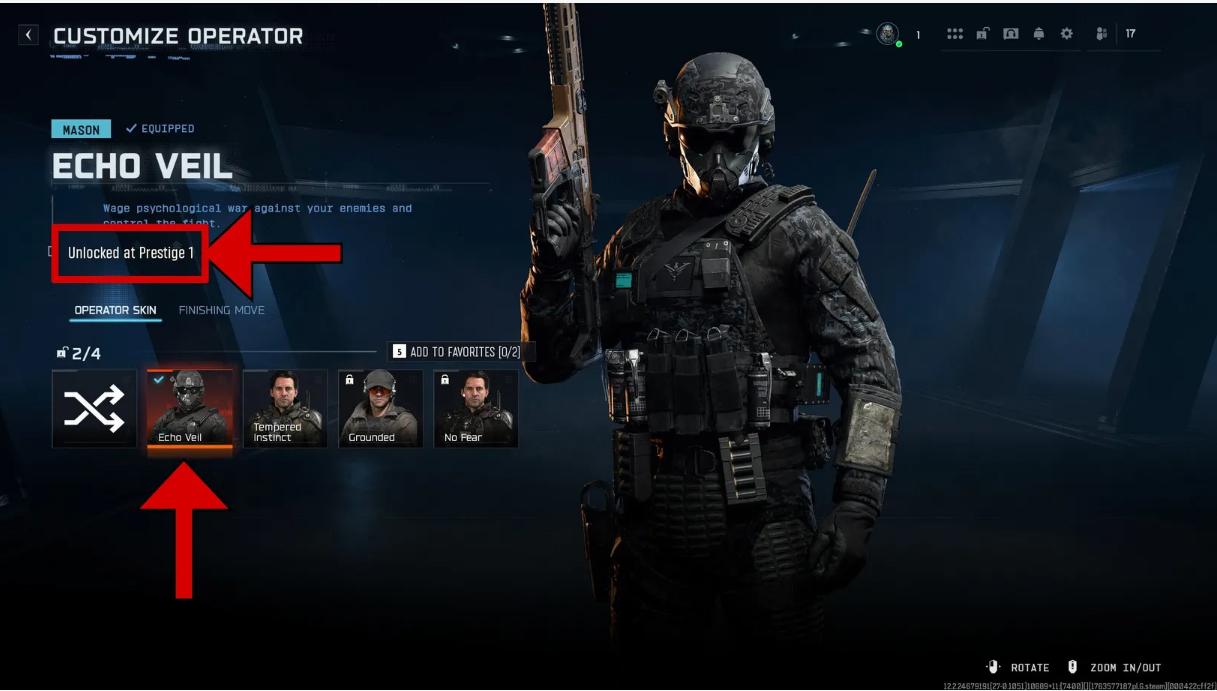Add skin to favorites
Image resolution: width=1217 pixels, height=691 pixels.
point(461,352)
